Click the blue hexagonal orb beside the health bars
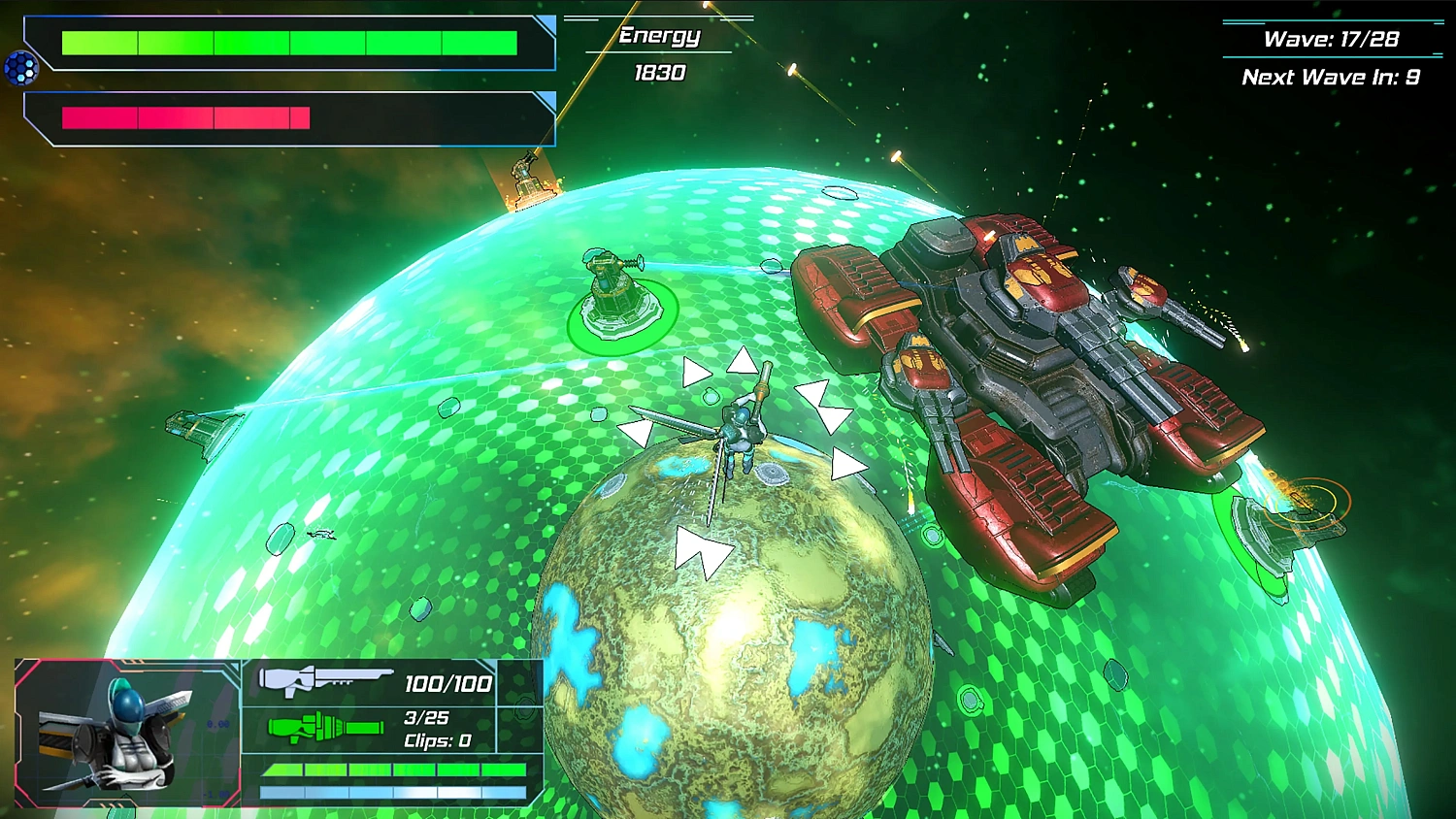The width and height of the screenshot is (1456, 819). [19, 68]
